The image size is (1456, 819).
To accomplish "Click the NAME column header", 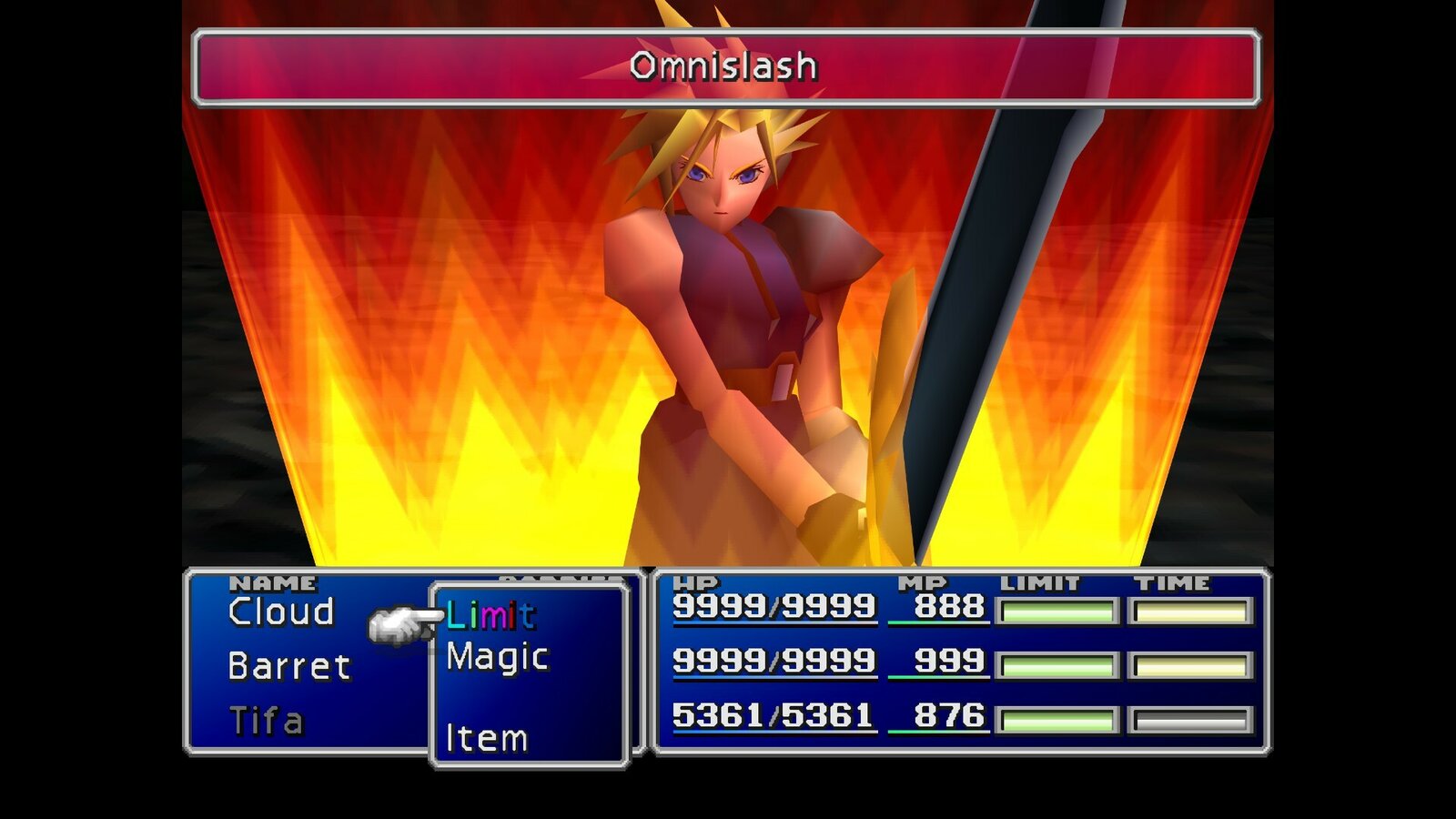I will point(272,580).
